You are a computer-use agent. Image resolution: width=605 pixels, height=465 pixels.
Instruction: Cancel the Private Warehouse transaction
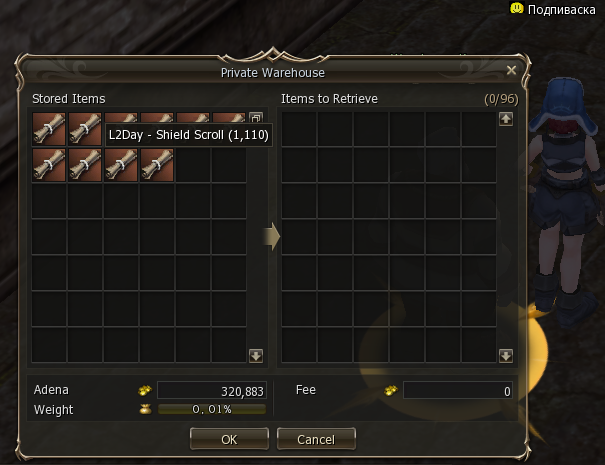(x=316, y=439)
